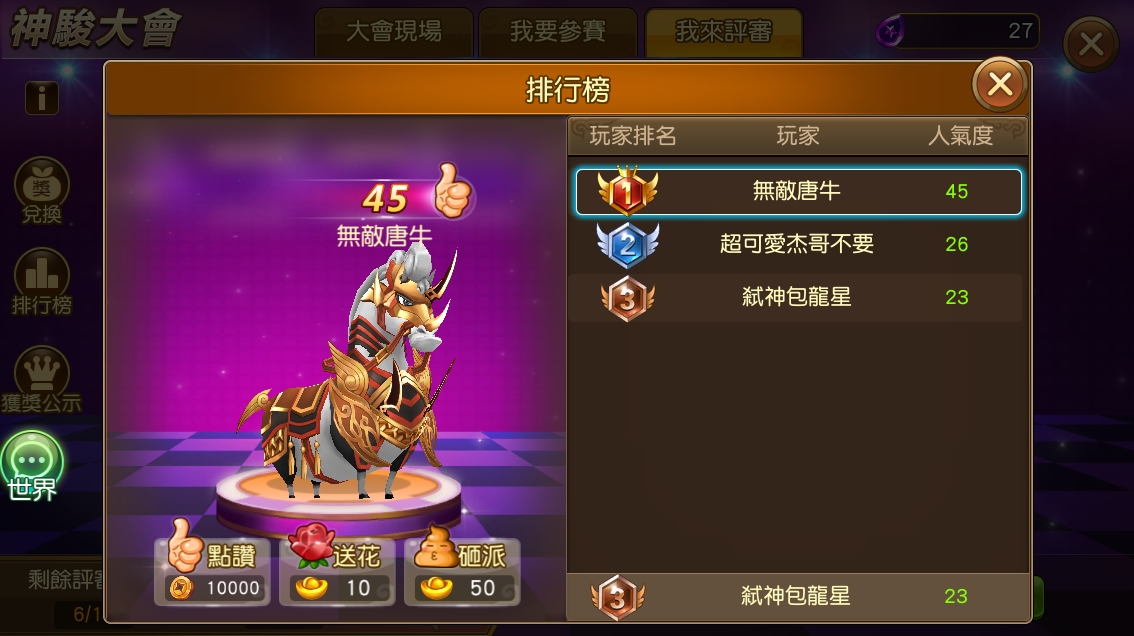Close the 排行榜 ranking popup
Screen dimensions: 1134x636
[x=999, y=85]
